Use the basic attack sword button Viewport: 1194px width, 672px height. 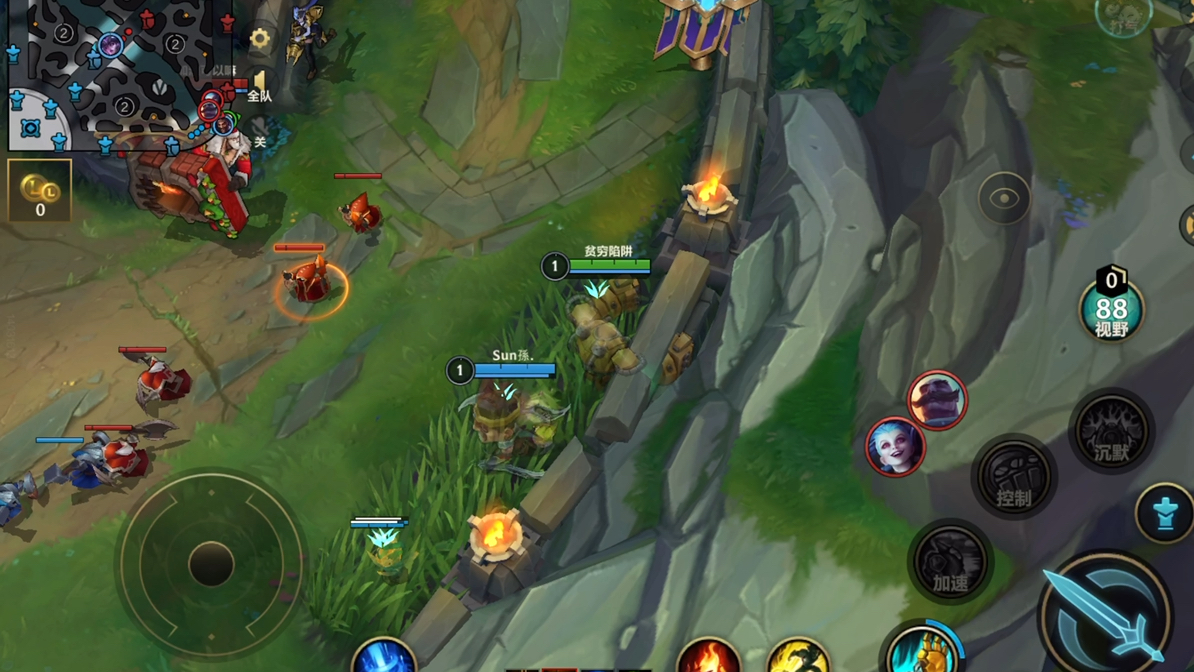click(x=1104, y=612)
